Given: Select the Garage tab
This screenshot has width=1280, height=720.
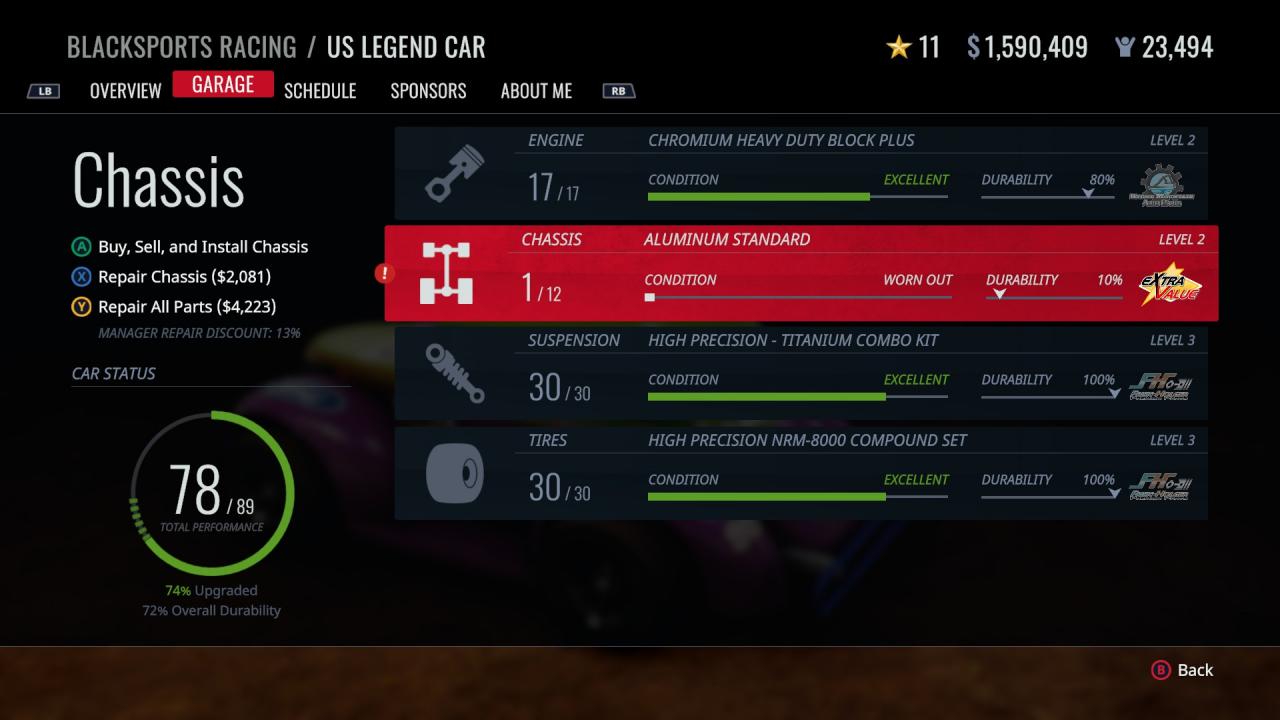Looking at the screenshot, I should point(223,85).
